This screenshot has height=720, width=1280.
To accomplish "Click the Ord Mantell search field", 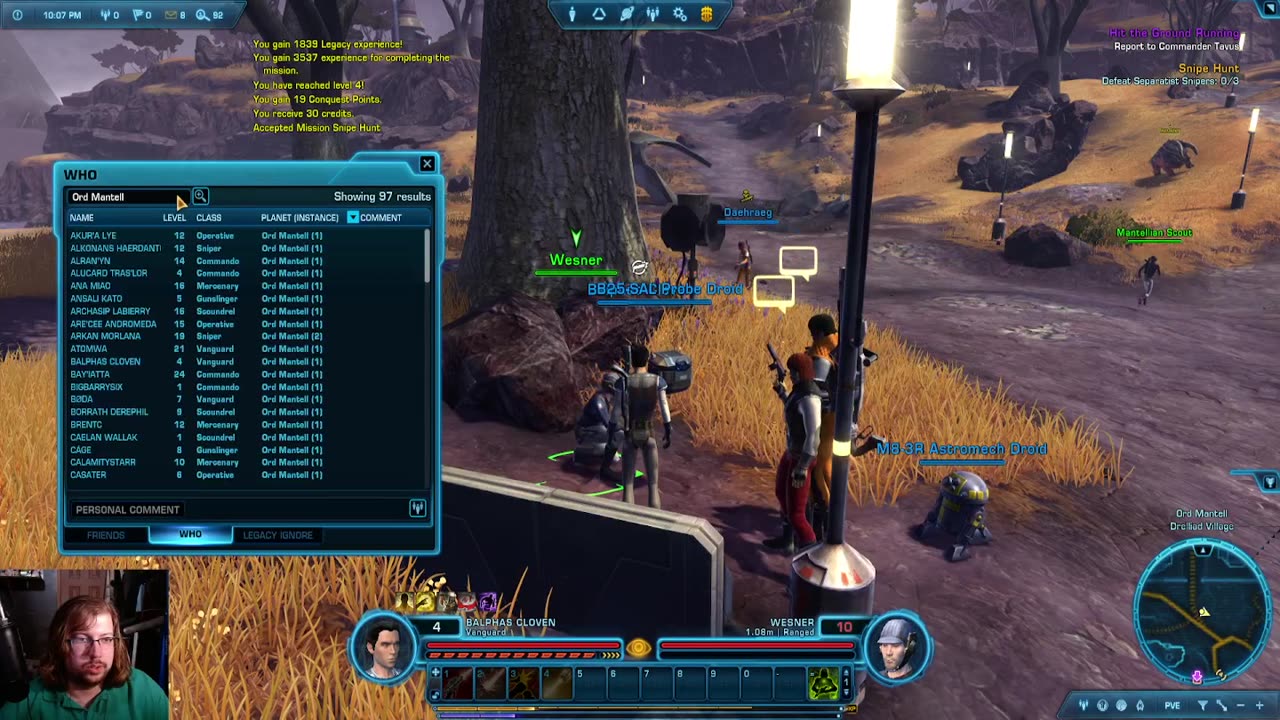I will coord(120,197).
